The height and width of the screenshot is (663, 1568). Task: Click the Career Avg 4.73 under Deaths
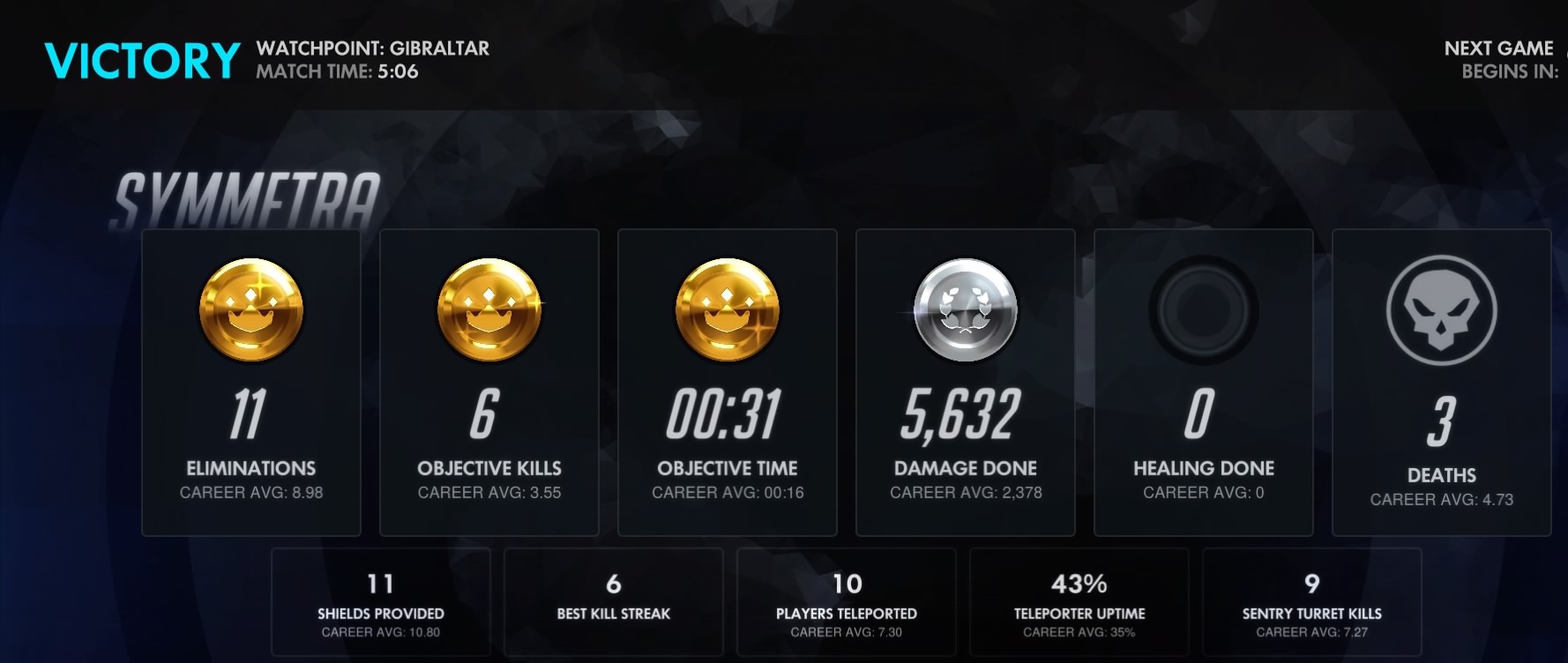[x=1441, y=498]
